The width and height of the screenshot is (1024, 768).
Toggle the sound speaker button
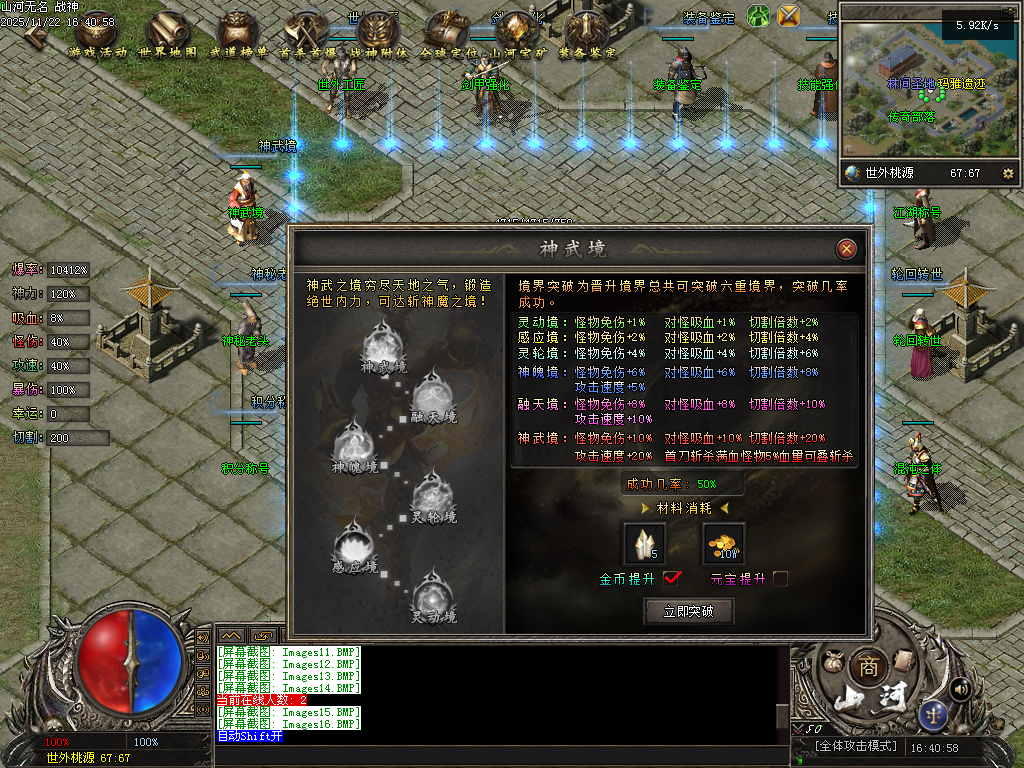coord(960,688)
